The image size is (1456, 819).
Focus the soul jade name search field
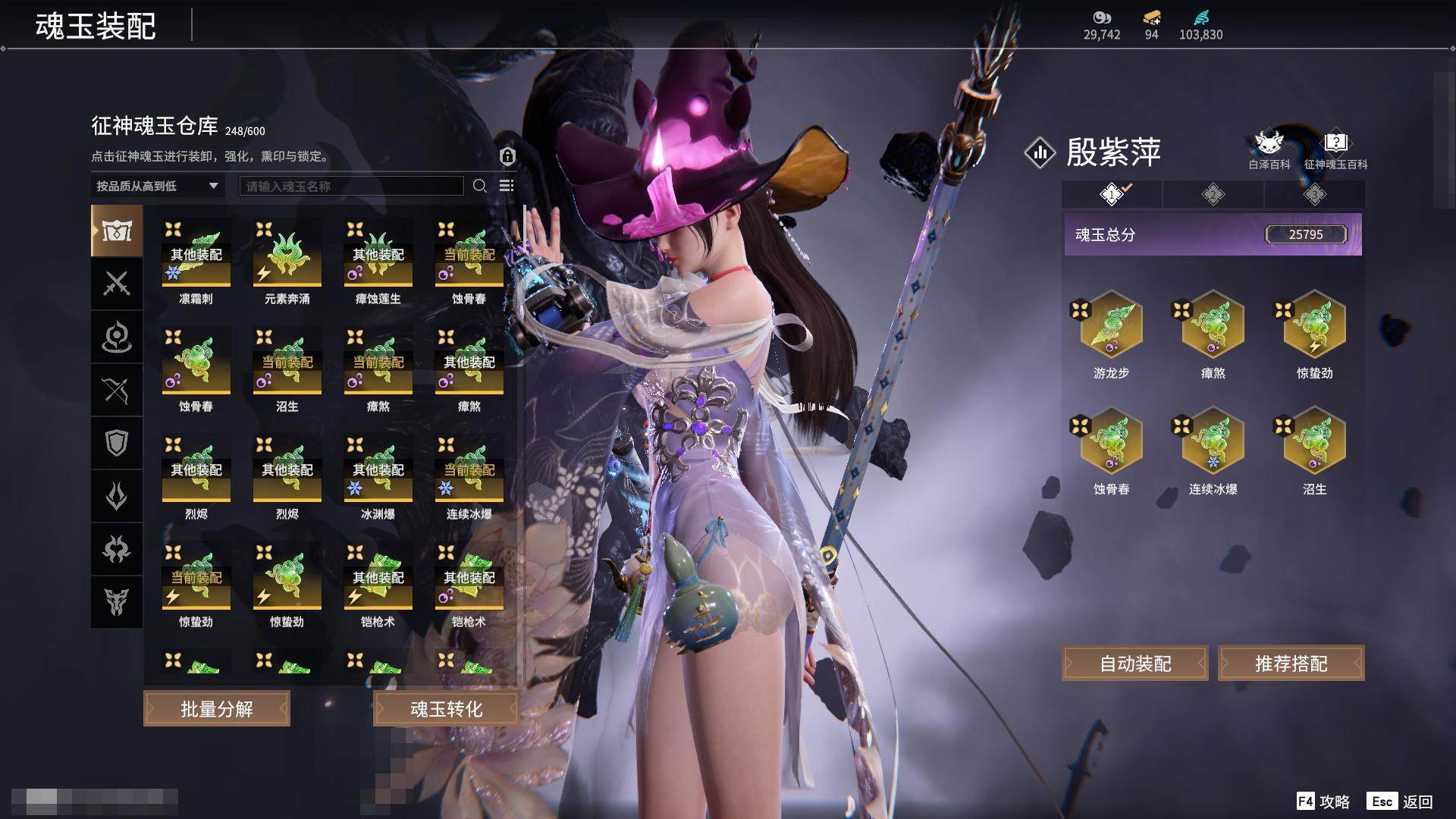(x=351, y=186)
